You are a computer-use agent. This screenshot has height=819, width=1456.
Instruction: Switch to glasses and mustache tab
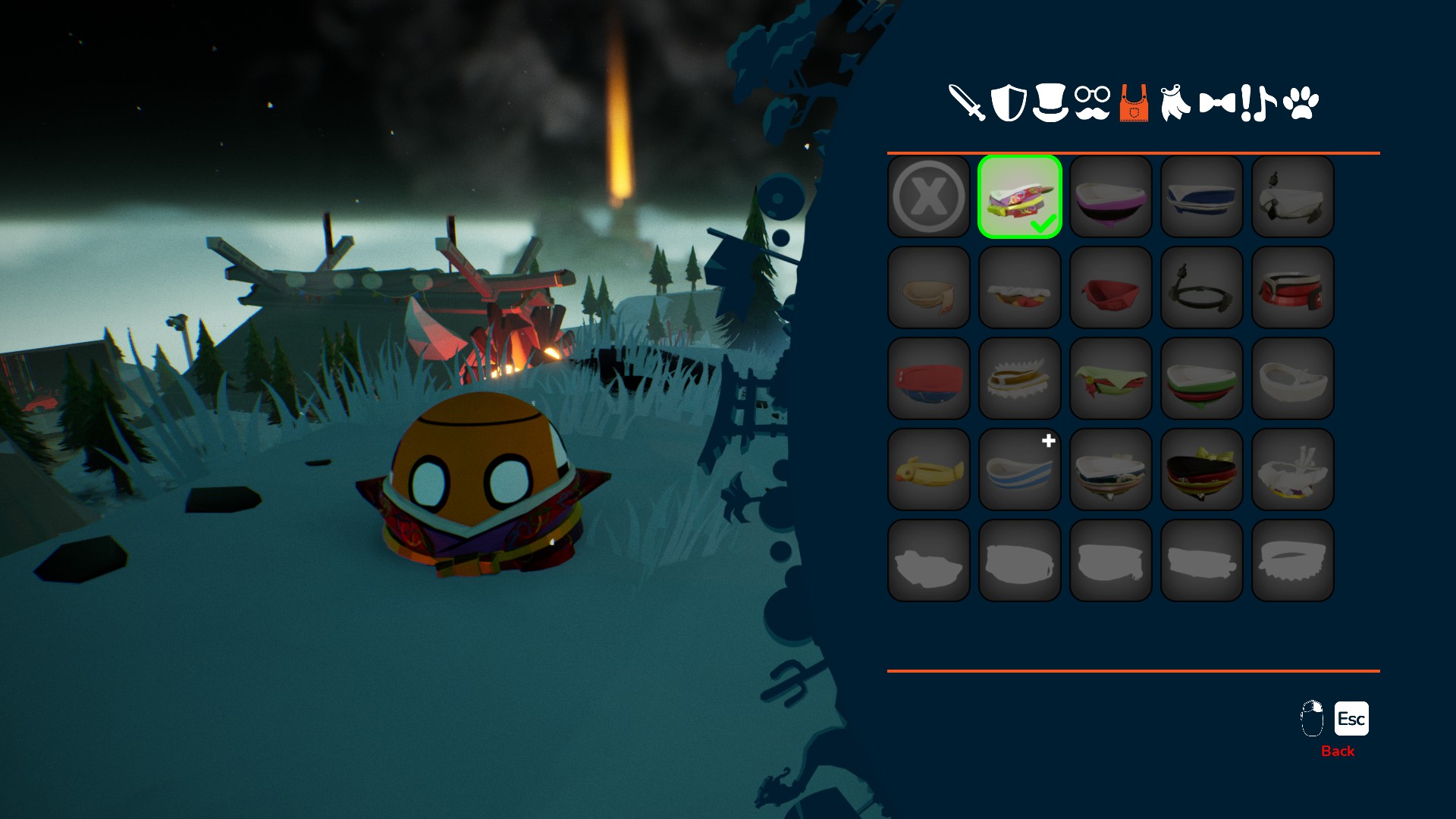[1092, 103]
